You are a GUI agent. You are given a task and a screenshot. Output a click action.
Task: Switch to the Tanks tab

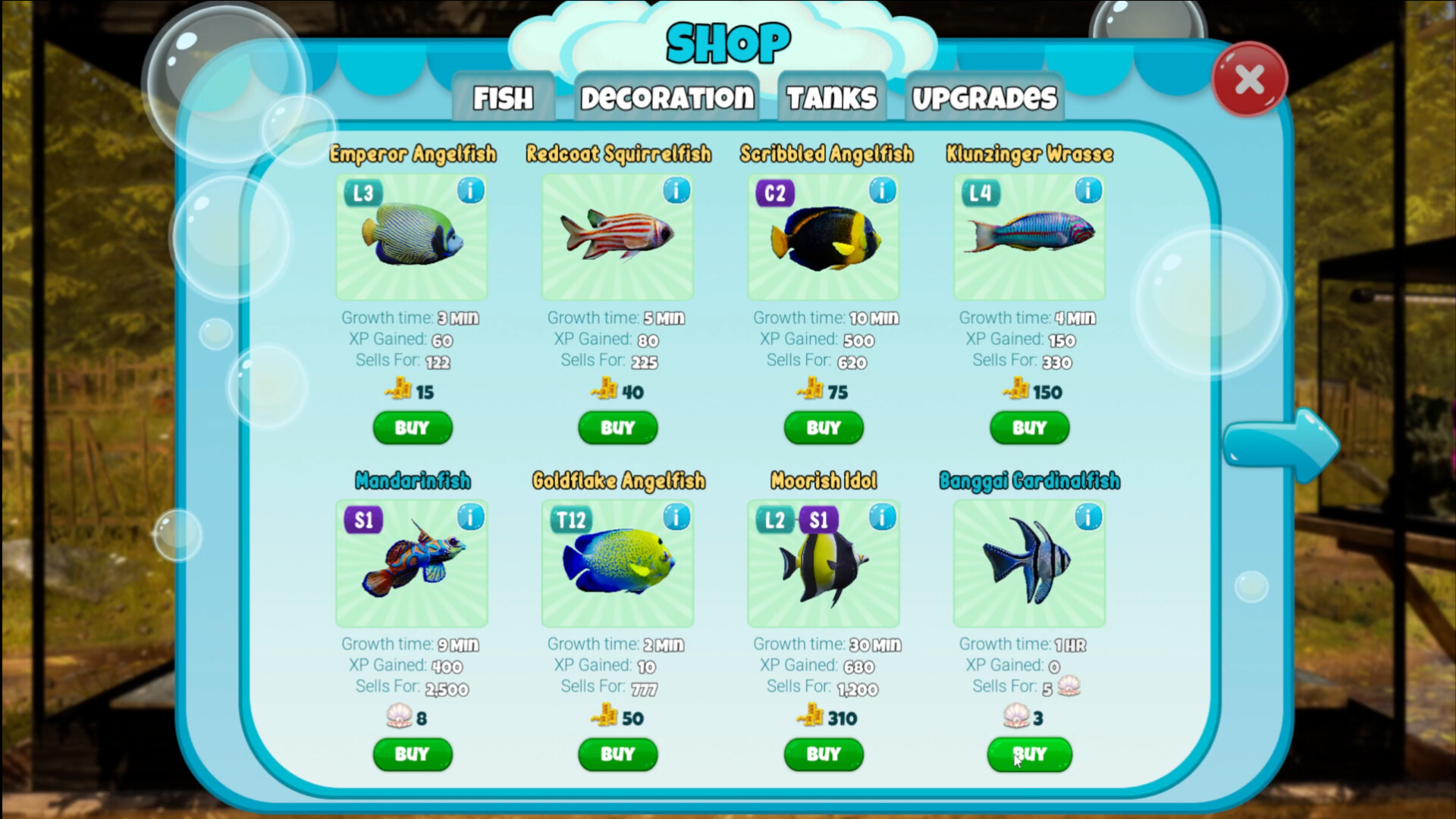pyautogui.click(x=830, y=96)
